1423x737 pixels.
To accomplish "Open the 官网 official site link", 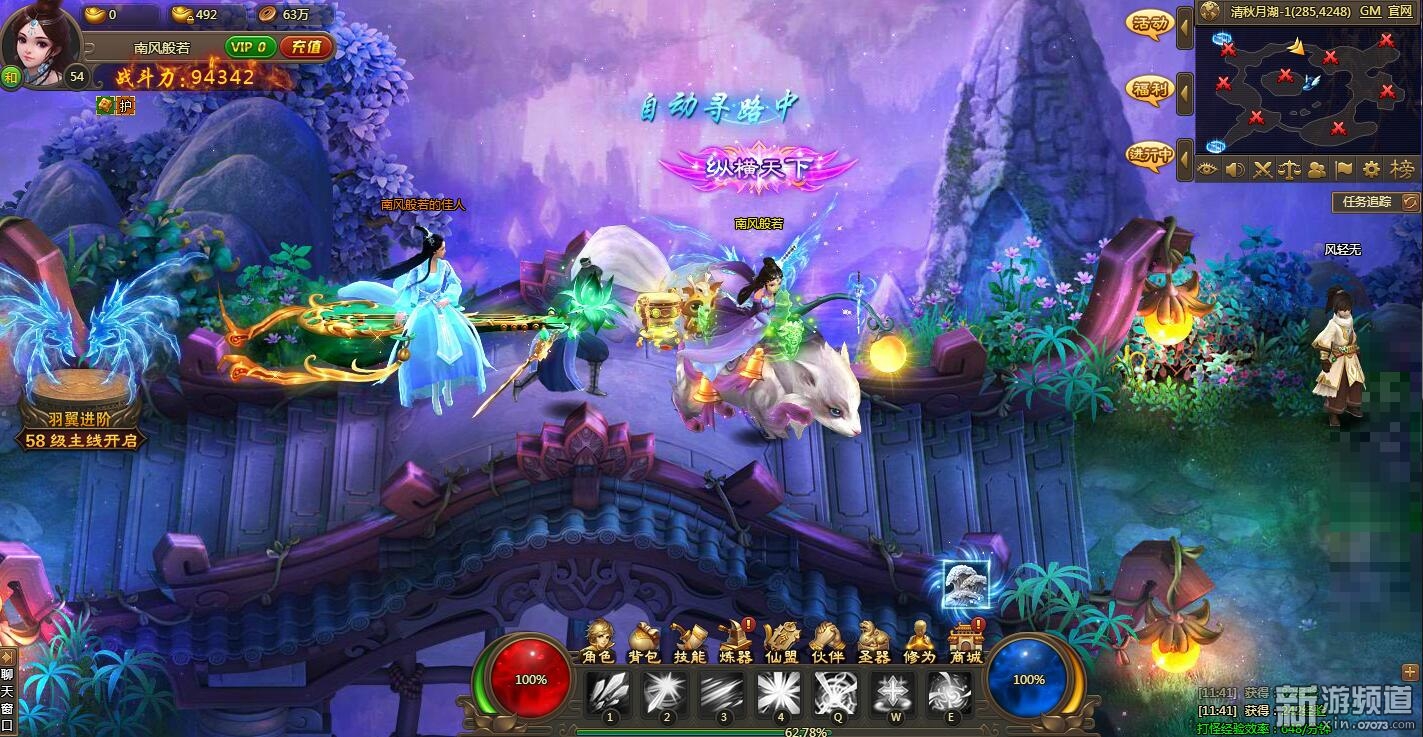I will click(x=1400, y=11).
